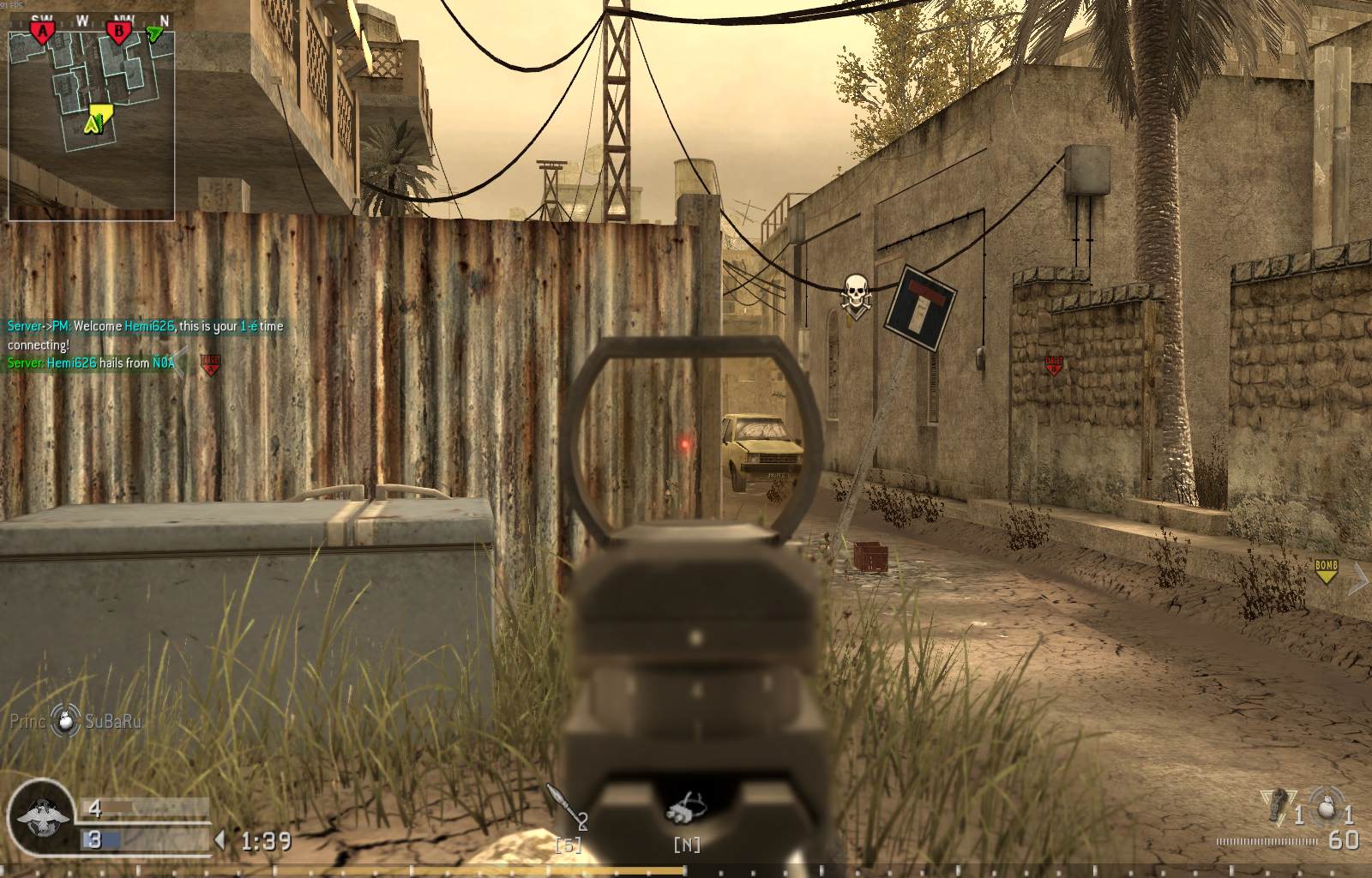
Task: Select objective marker A on the minimap
Action: tap(43, 31)
